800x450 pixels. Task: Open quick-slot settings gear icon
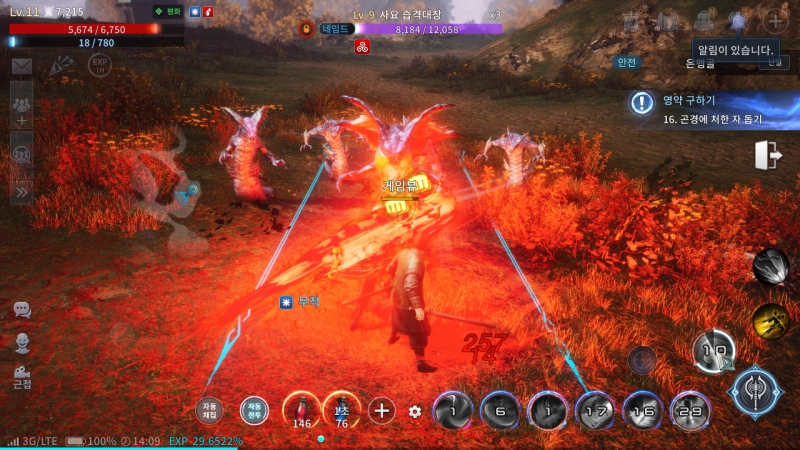[416, 410]
